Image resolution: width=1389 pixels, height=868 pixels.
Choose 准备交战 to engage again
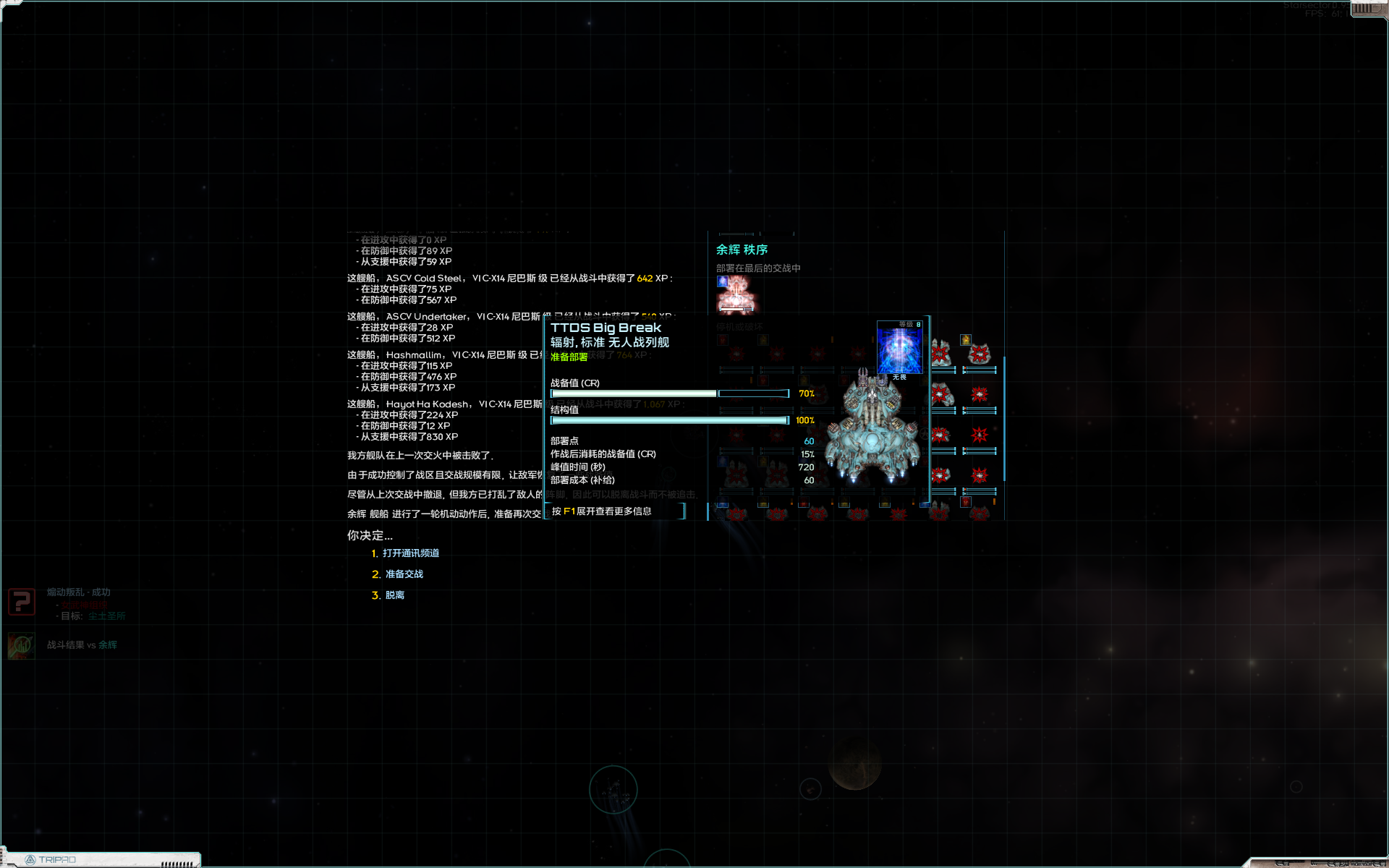click(x=403, y=574)
